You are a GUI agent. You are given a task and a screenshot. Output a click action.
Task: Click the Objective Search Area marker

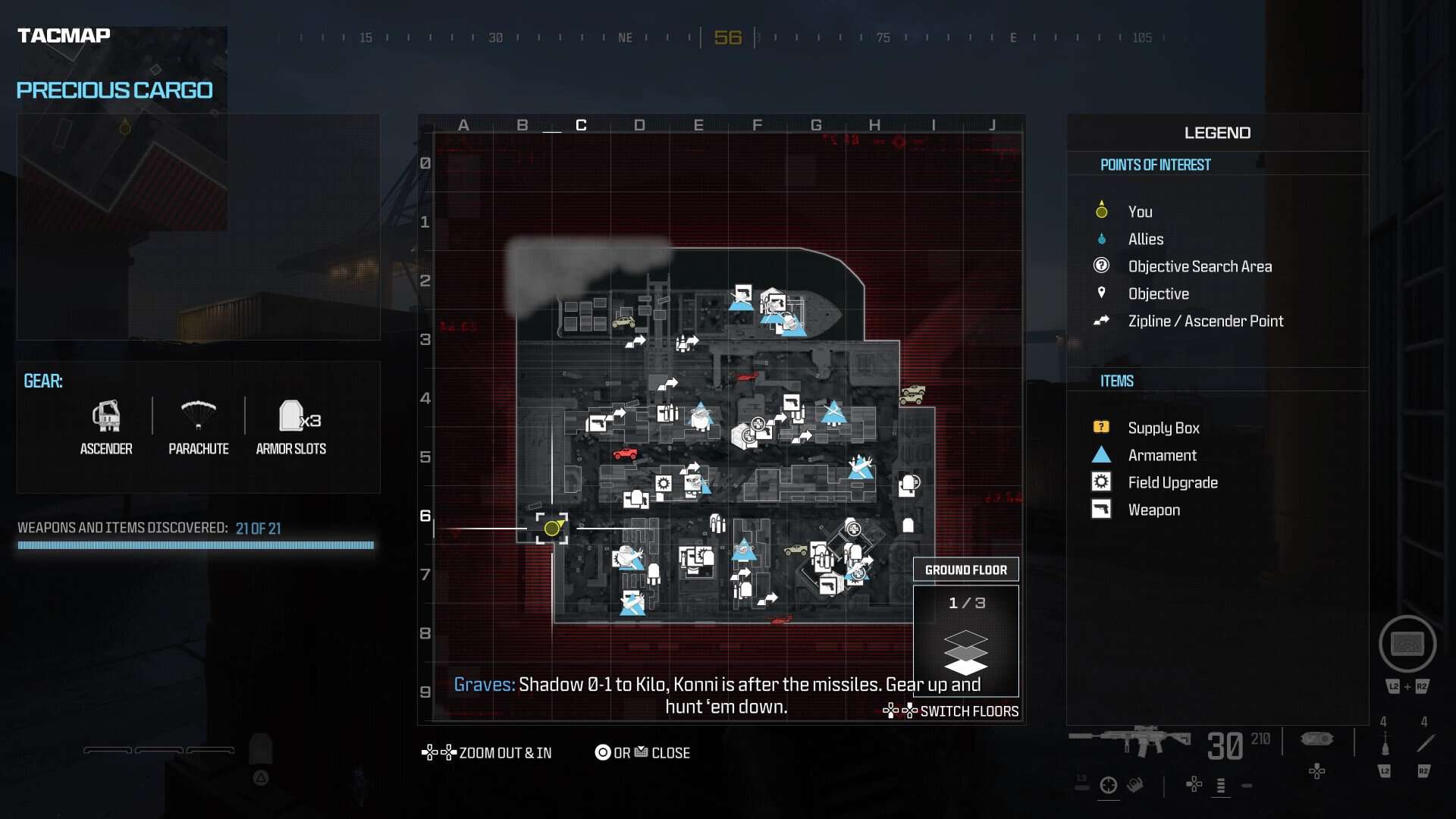(1101, 265)
